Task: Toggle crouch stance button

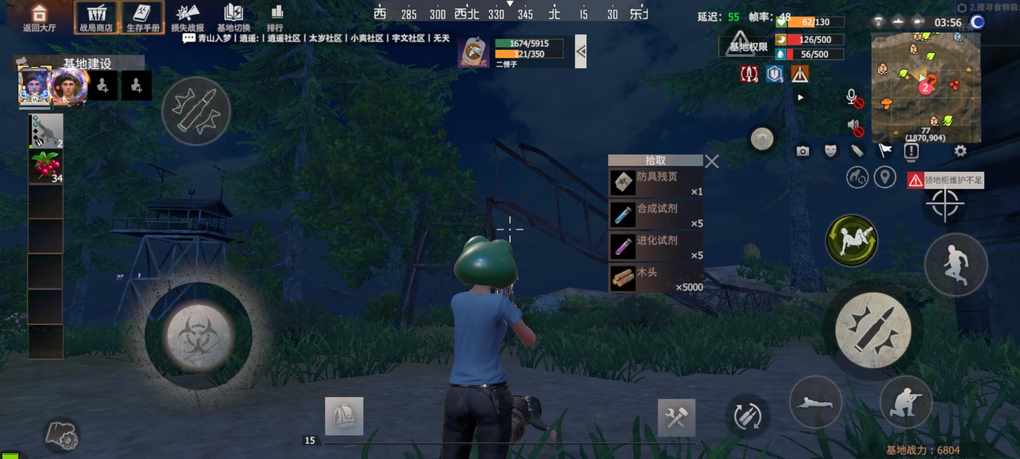Action: point(906,402)
